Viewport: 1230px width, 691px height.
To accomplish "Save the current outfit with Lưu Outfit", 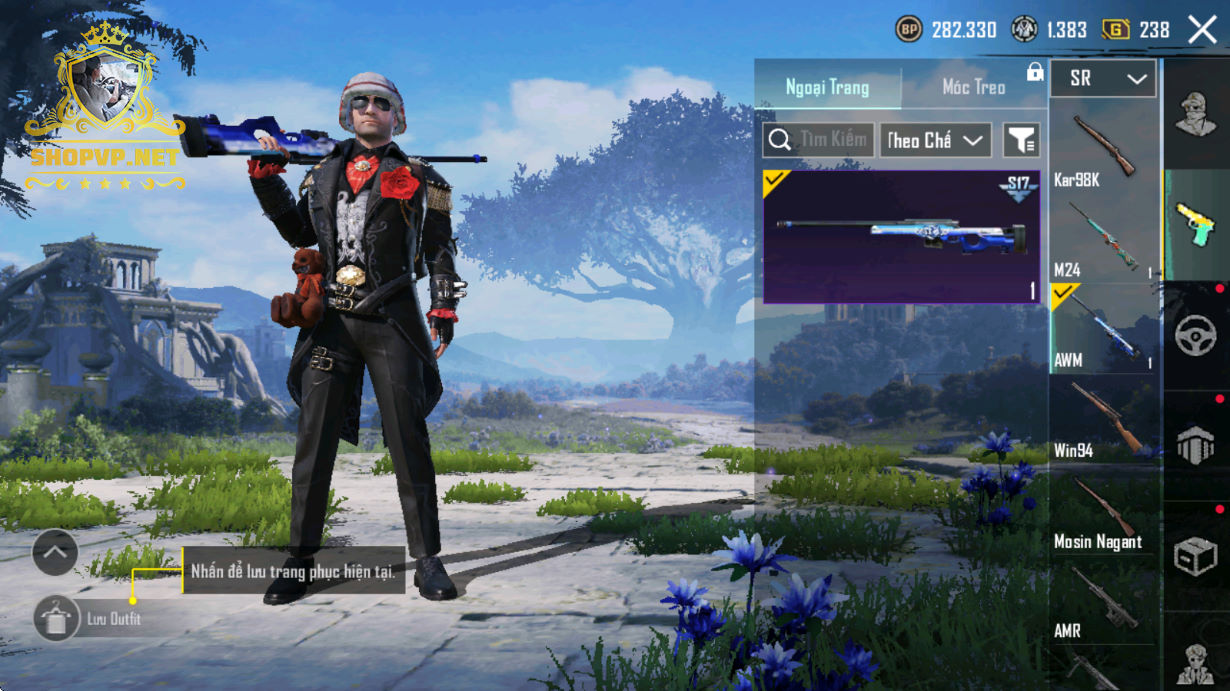I will click(x=57, y=619).
